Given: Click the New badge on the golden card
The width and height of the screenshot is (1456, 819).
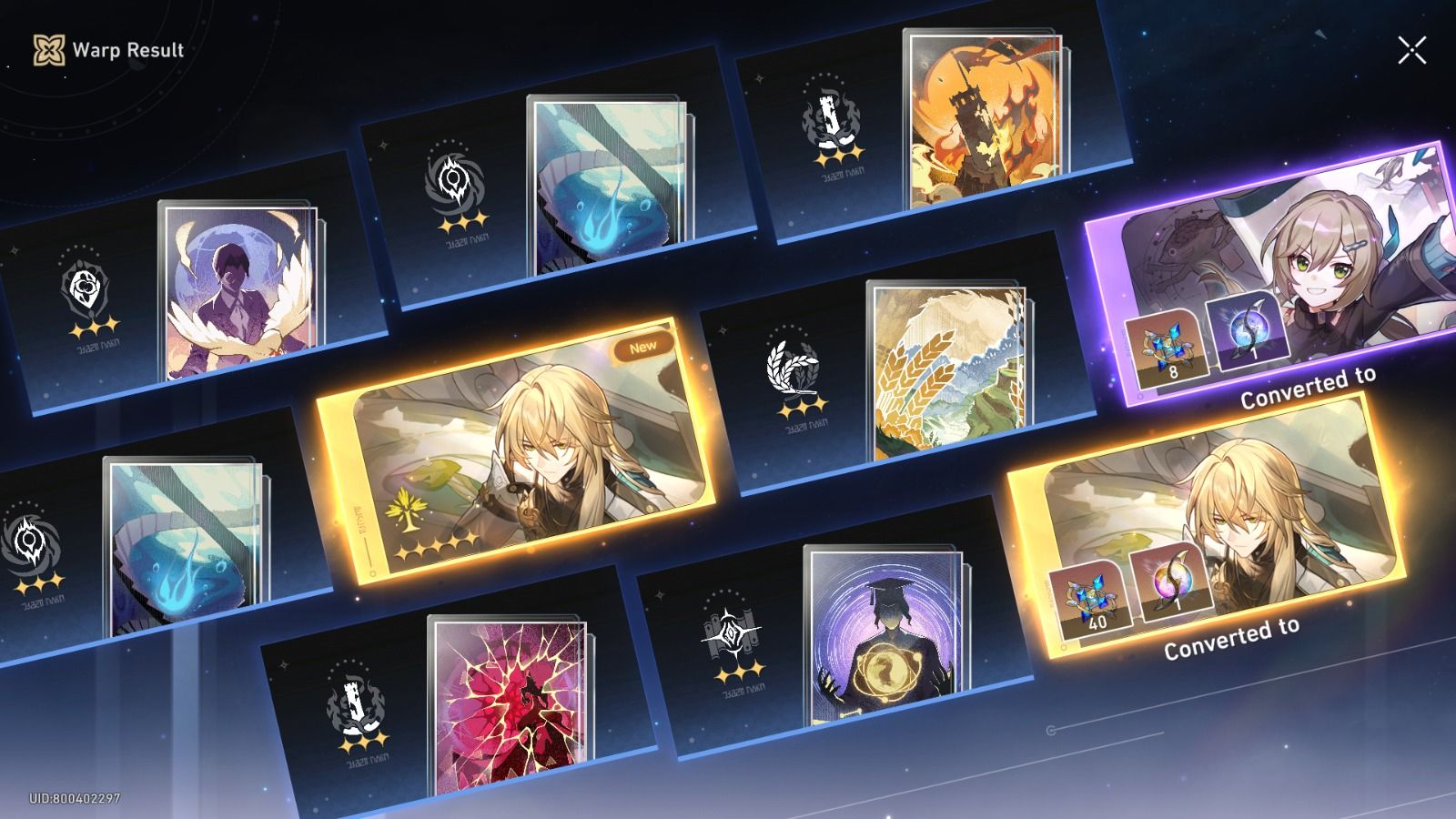Looking at the screenshot, I should [x=643, y=348].
